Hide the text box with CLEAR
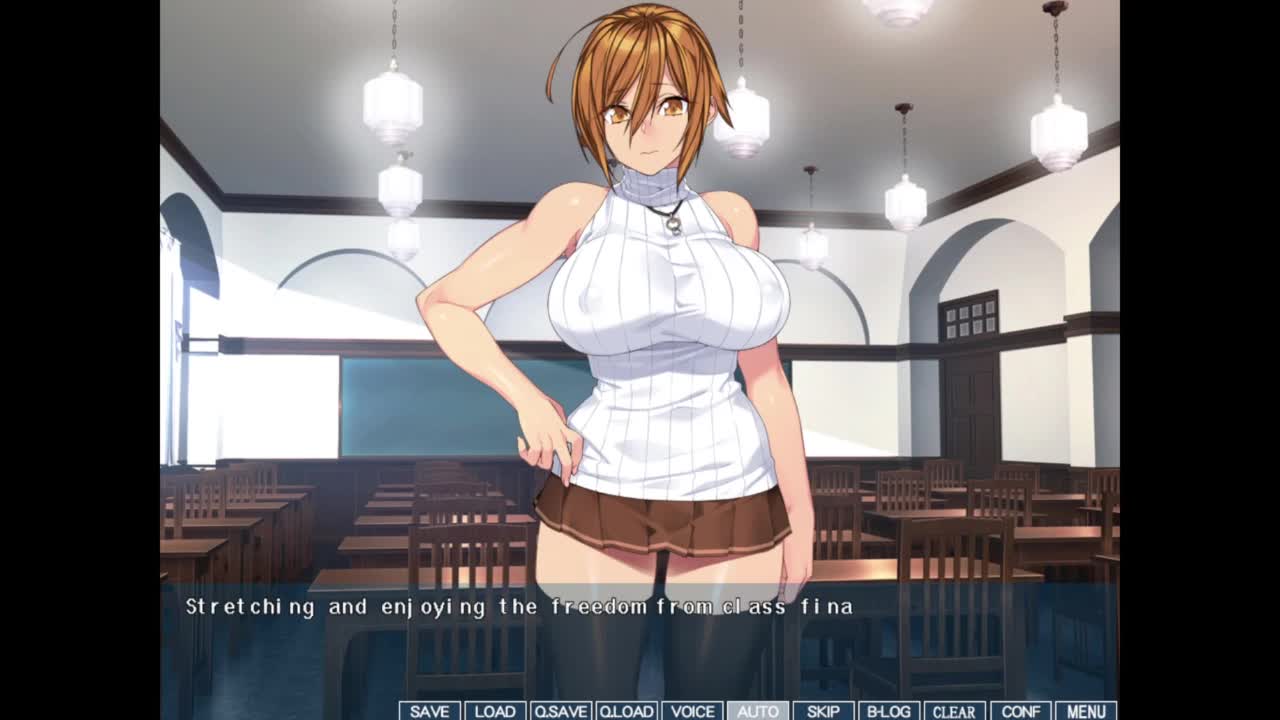 pyautogui.click(x=954, y=711)
